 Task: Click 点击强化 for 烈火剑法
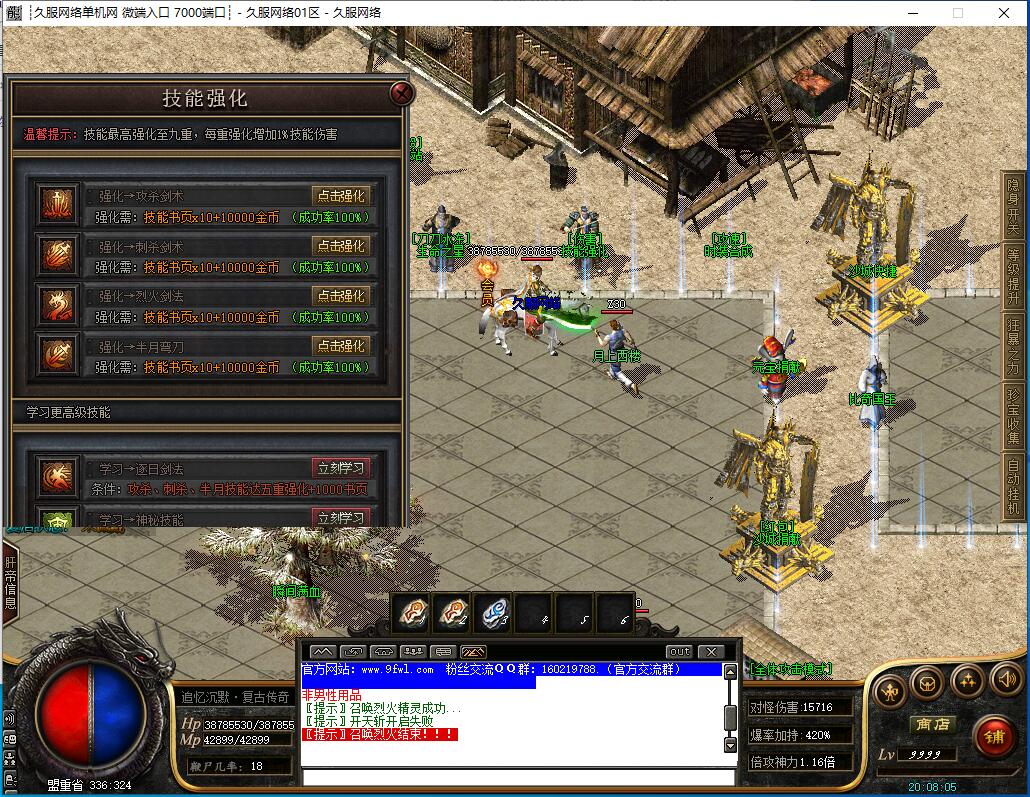tap(340, 296)
